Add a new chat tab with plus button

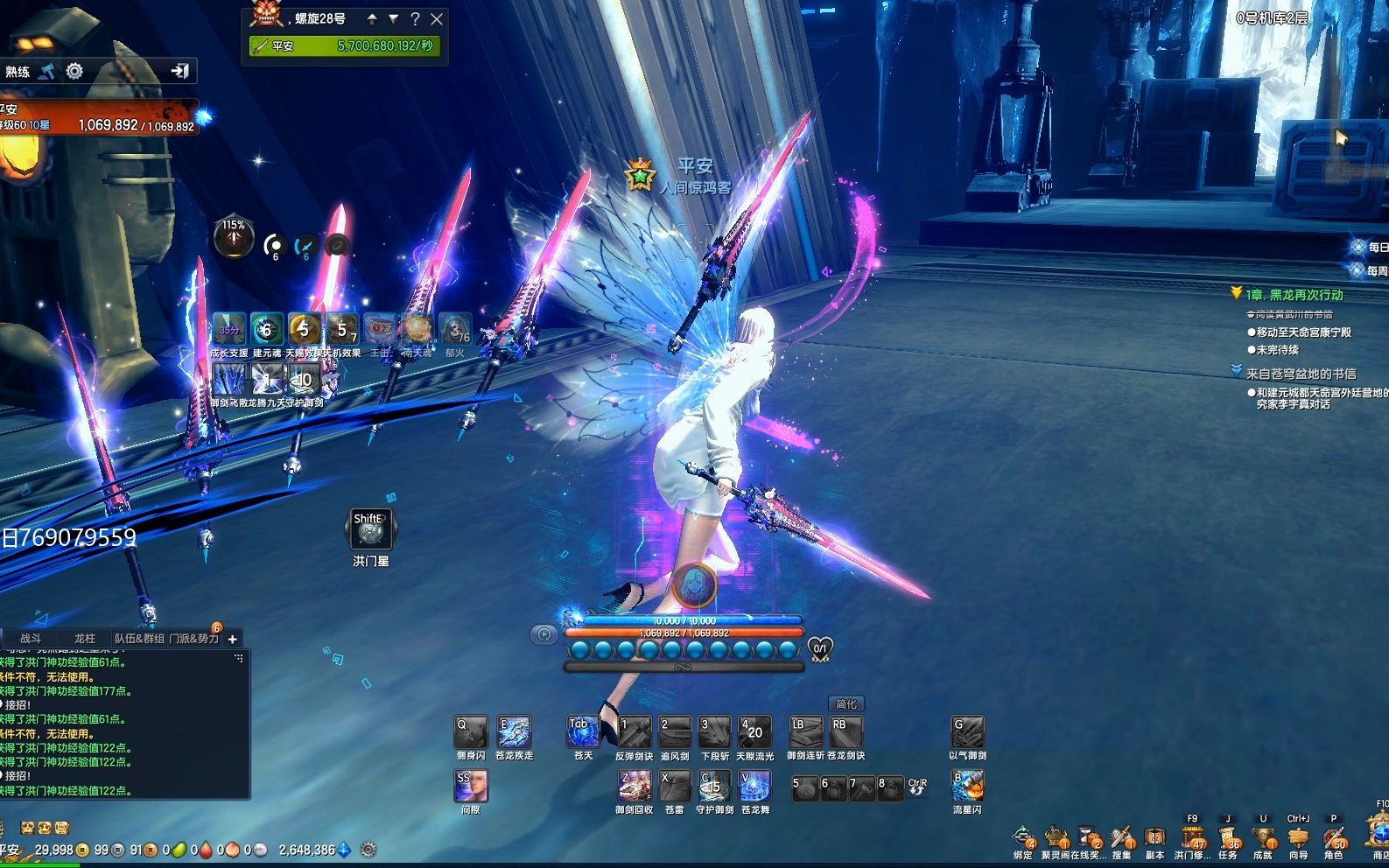coord(233,639)
